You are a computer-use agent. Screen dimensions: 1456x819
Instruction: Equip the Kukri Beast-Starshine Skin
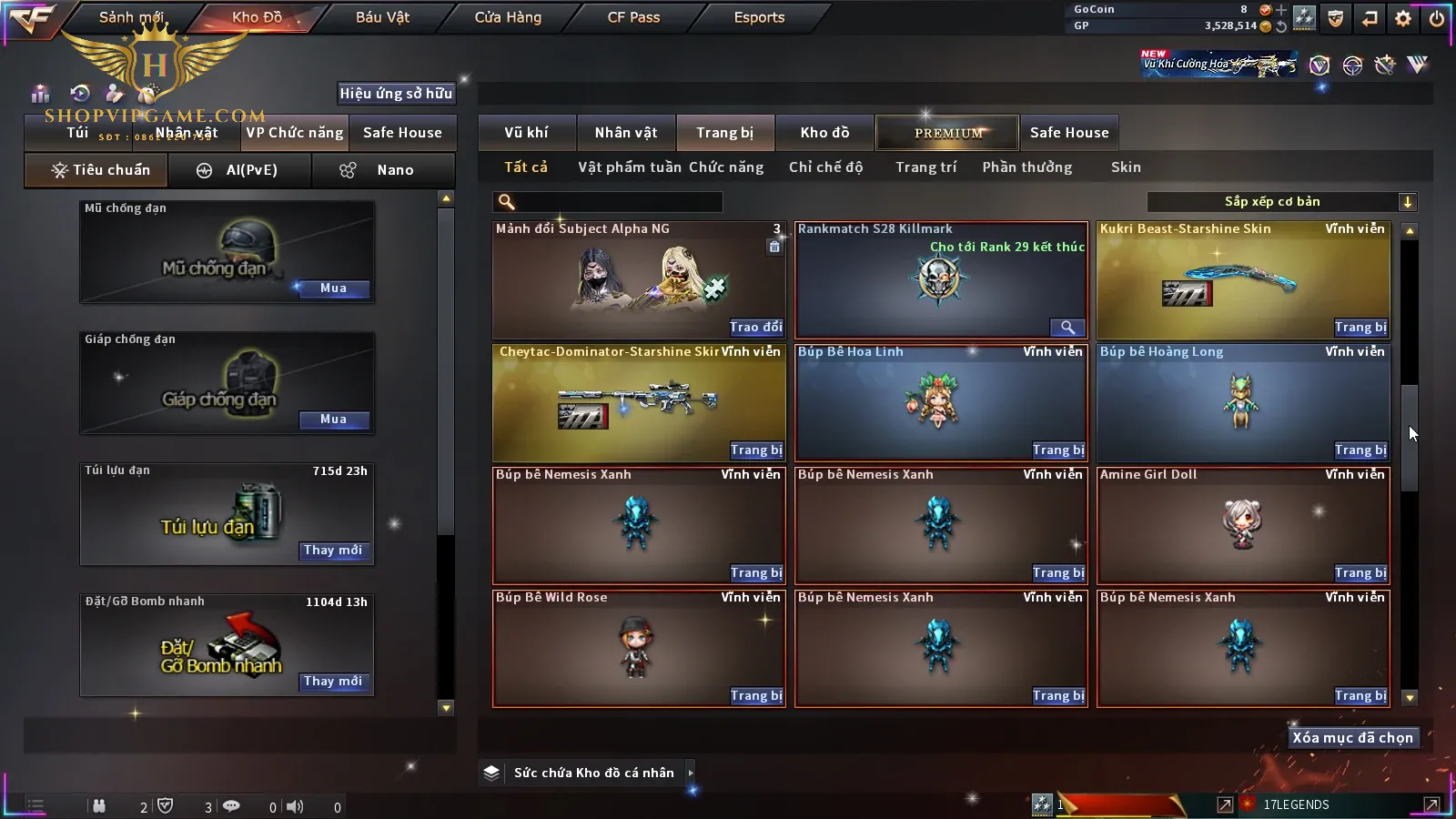(x=1360, y=328)
